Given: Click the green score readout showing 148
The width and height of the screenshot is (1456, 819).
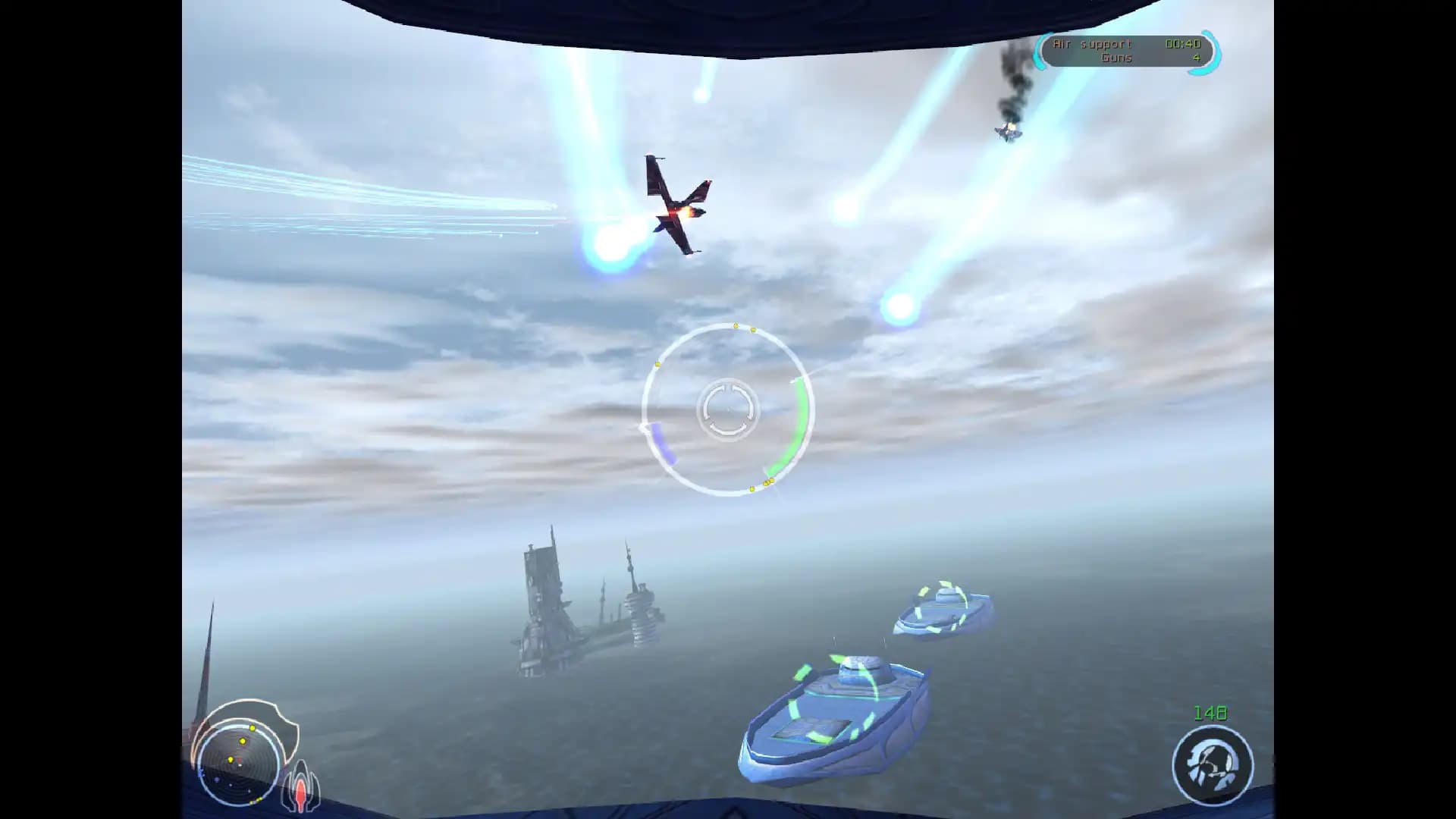Looking at the screenshot, I should (x=1212, y=712).
